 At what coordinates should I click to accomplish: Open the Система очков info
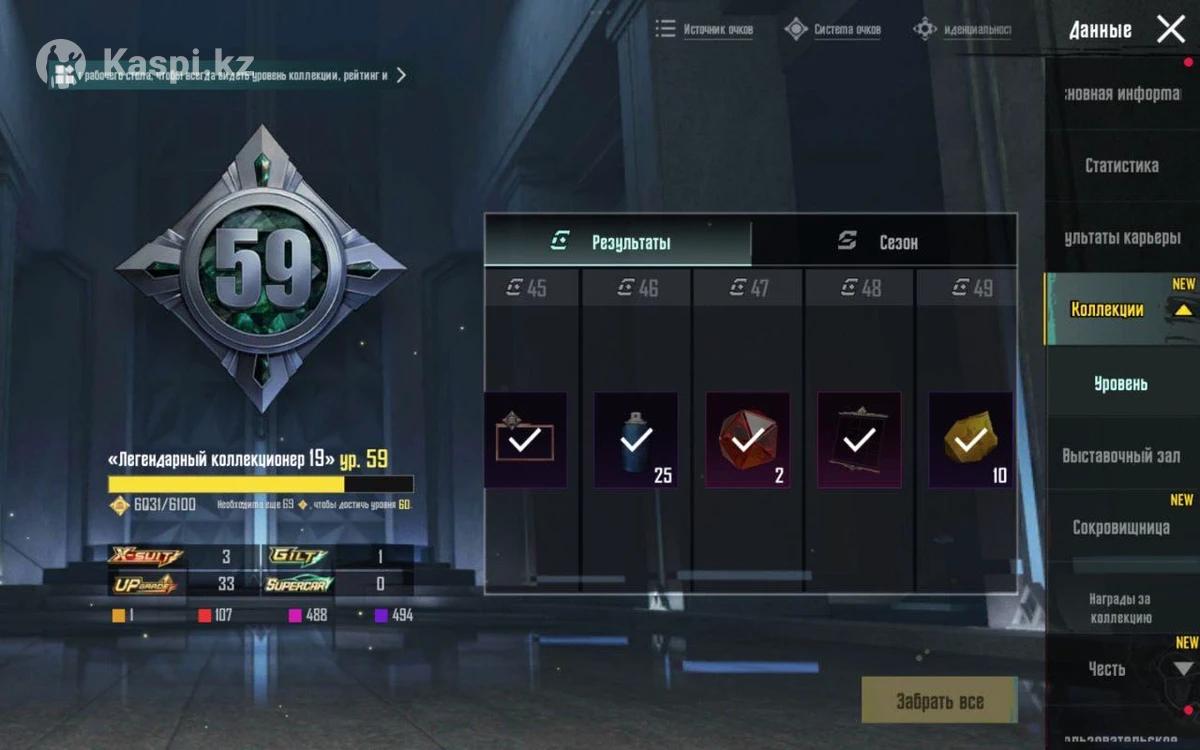834,30
